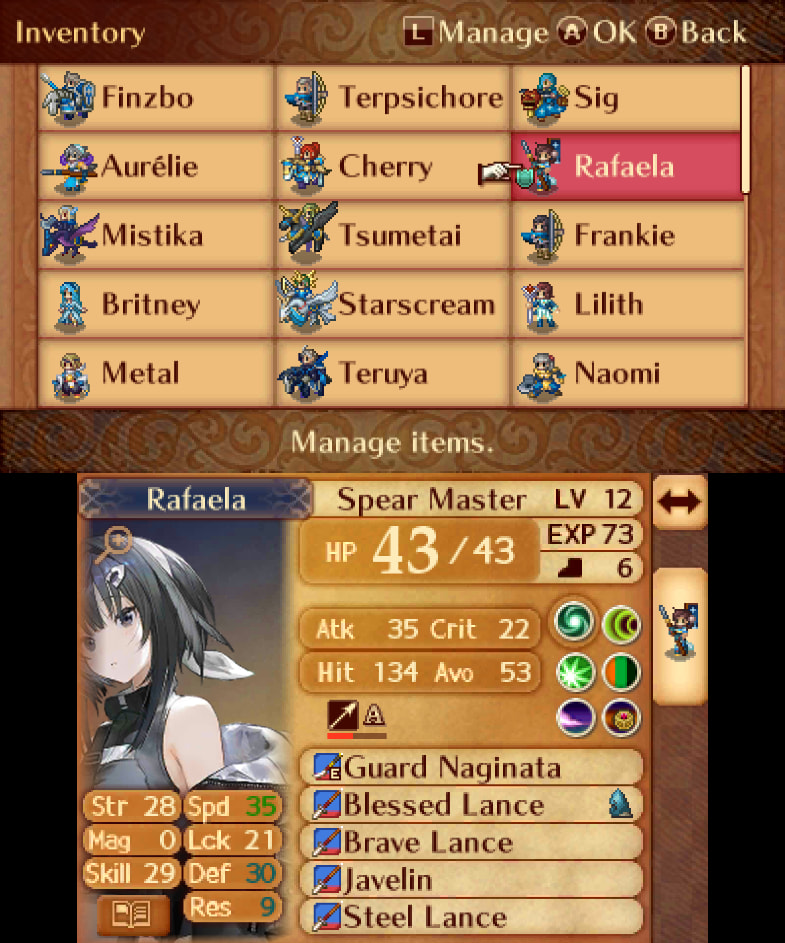Screen dimensions: 785x943
Task: Select the Javelin in Rafaela's inventory
Action: pyautogui.click(x=470, y=880)
